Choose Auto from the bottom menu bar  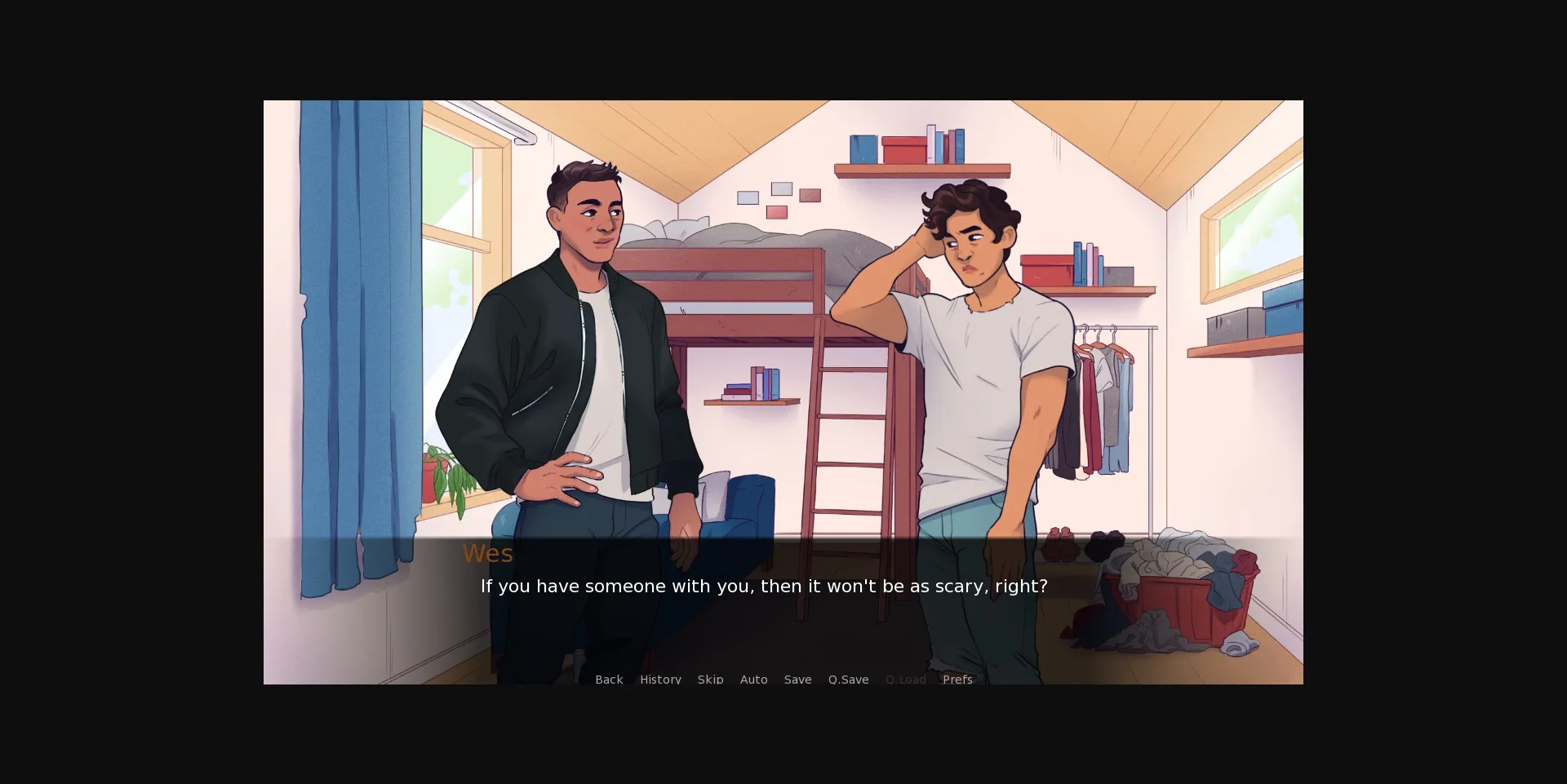(753, 679)
